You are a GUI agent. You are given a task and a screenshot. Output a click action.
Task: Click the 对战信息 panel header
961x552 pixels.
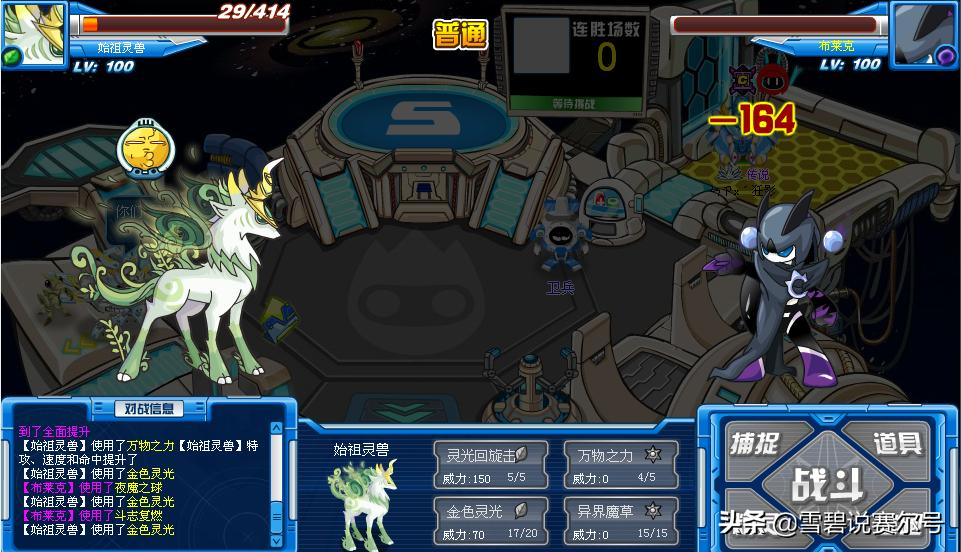pos(149,408)
